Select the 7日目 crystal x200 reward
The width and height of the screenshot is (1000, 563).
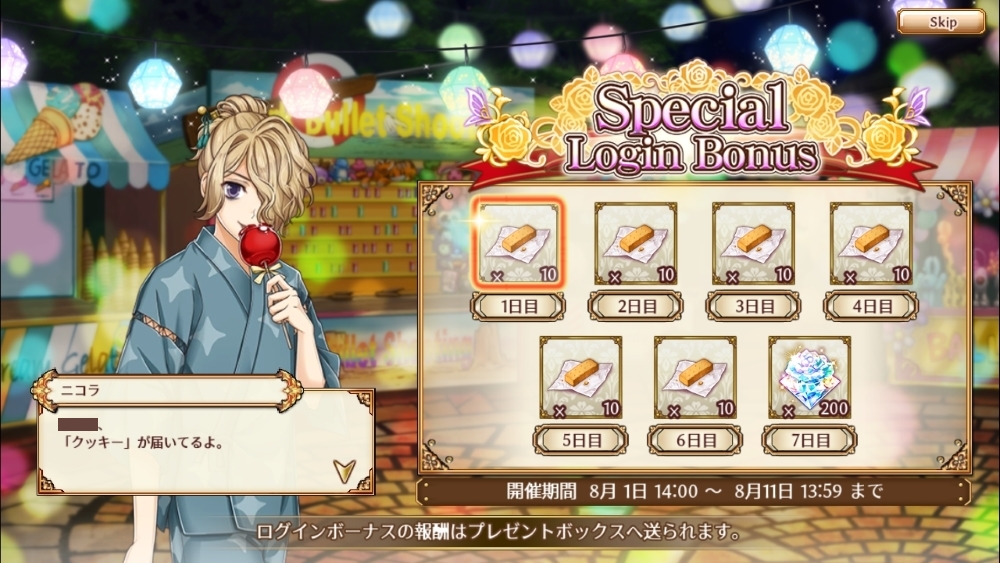pos(809,377)
